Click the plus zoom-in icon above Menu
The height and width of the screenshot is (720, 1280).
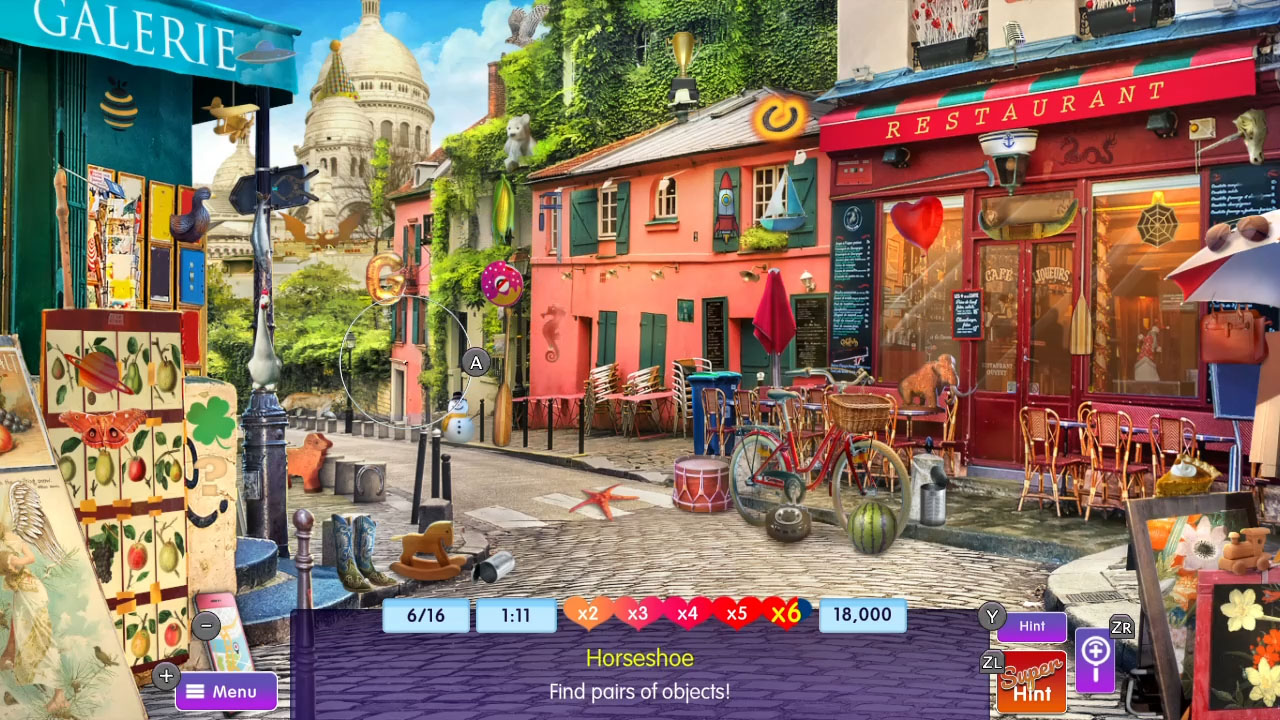point(166,676)
